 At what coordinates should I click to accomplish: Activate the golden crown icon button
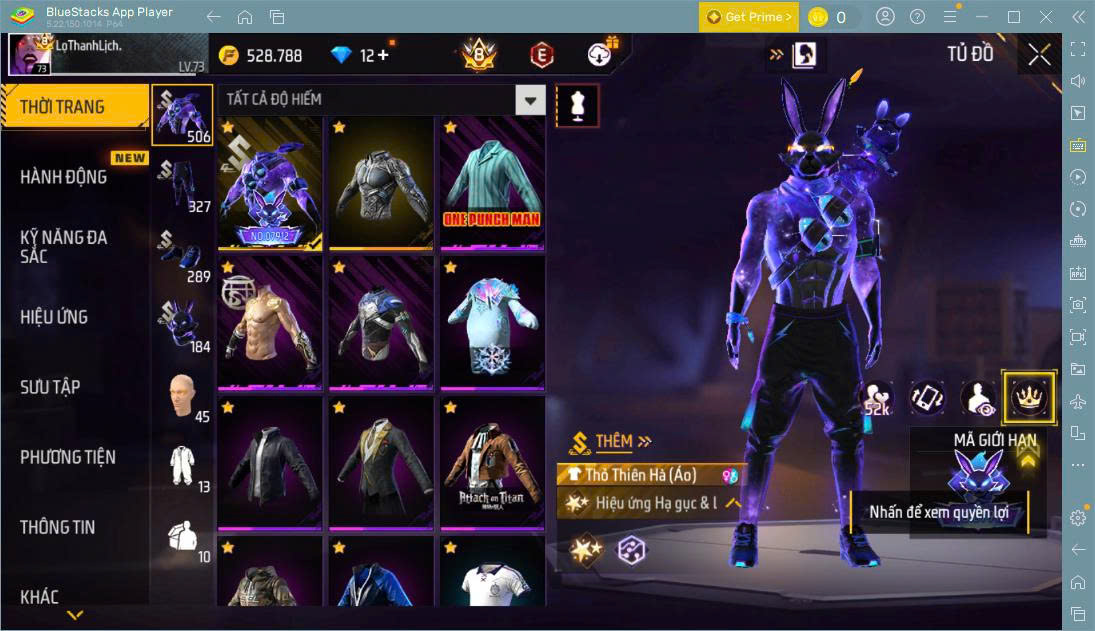pos(1029,397)
